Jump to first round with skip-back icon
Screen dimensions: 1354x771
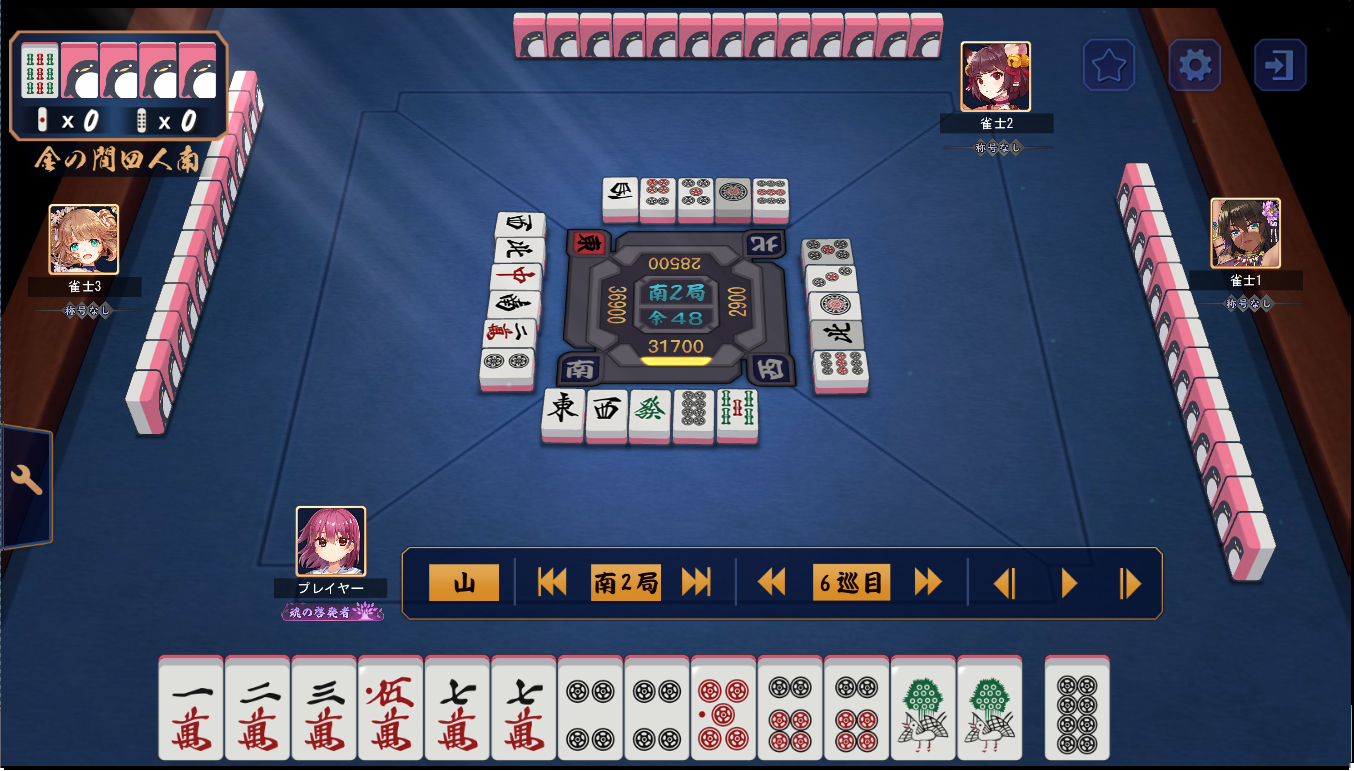click(x=553, y=581)
